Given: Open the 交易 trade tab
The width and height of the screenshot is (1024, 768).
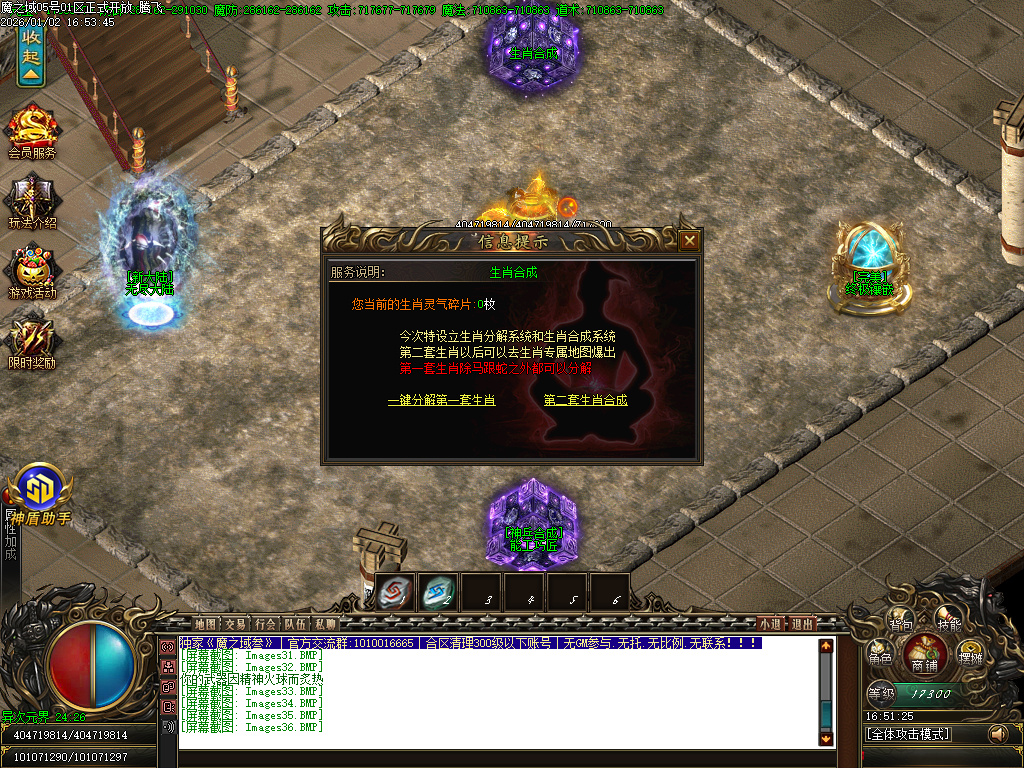Looking at the screenshot, I should (x=235, y=623).
